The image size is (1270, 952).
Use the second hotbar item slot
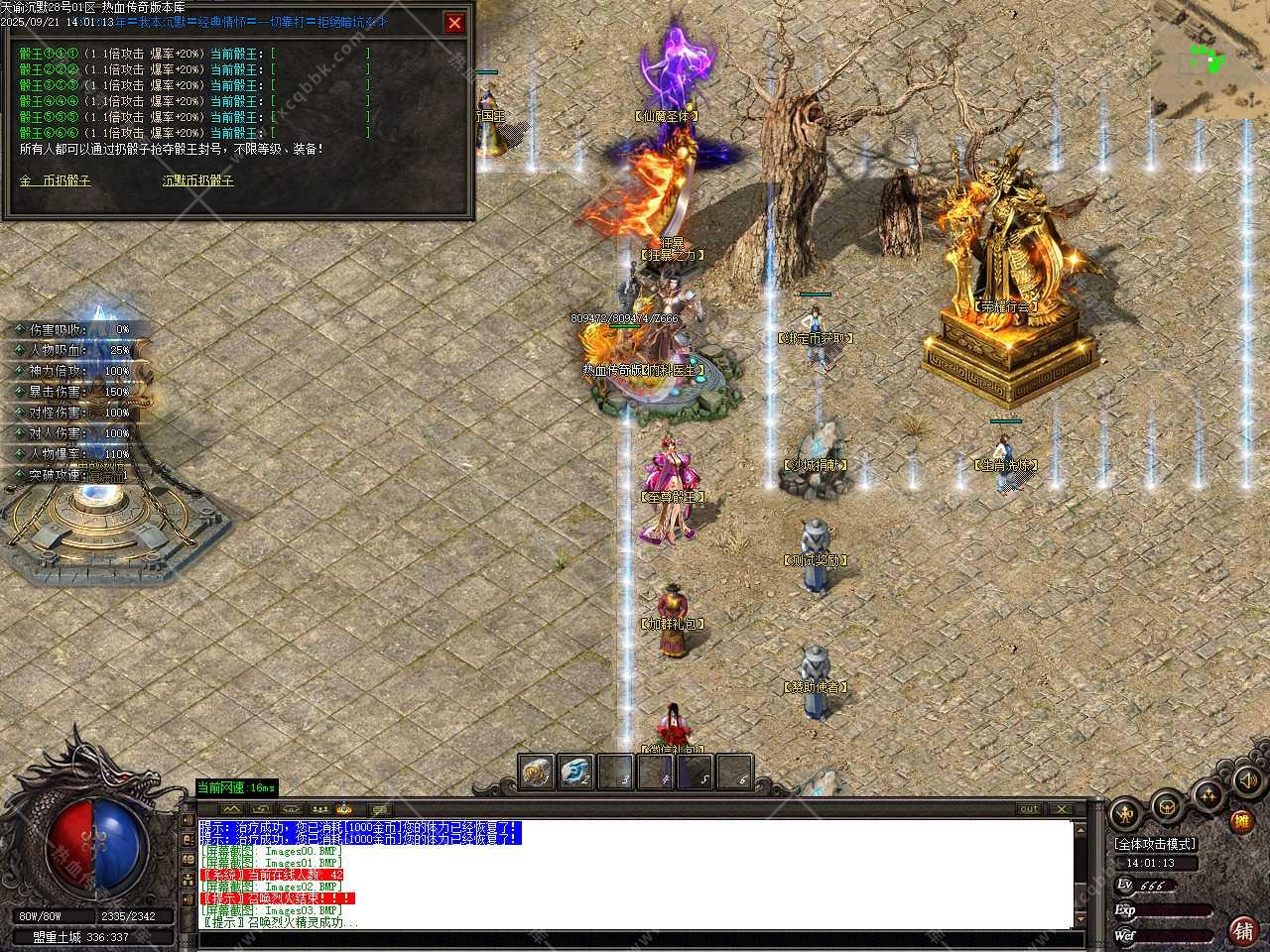coord(576,773)
